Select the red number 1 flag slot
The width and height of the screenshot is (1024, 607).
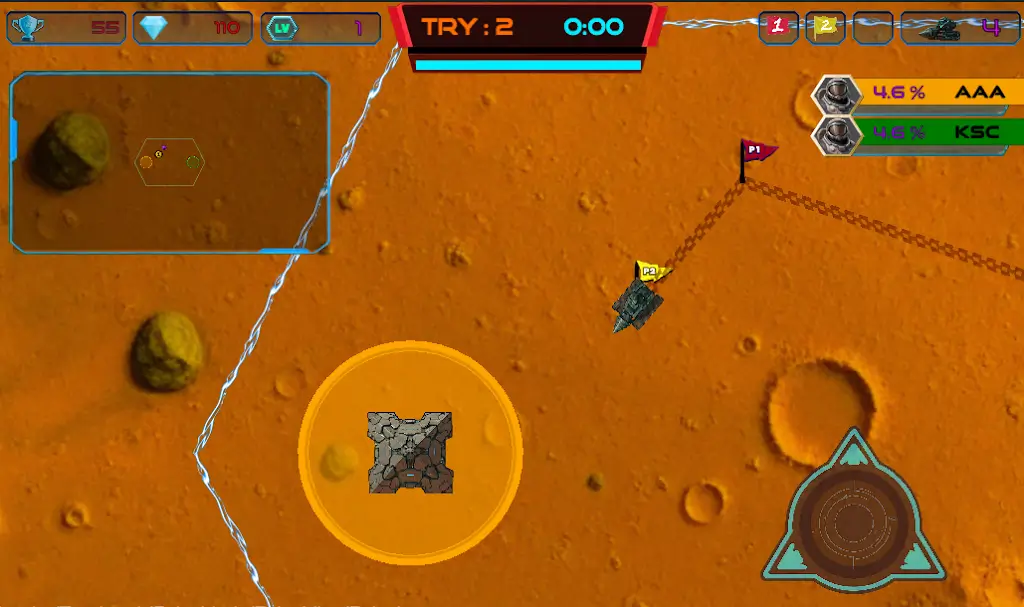[x=779, y=27]
